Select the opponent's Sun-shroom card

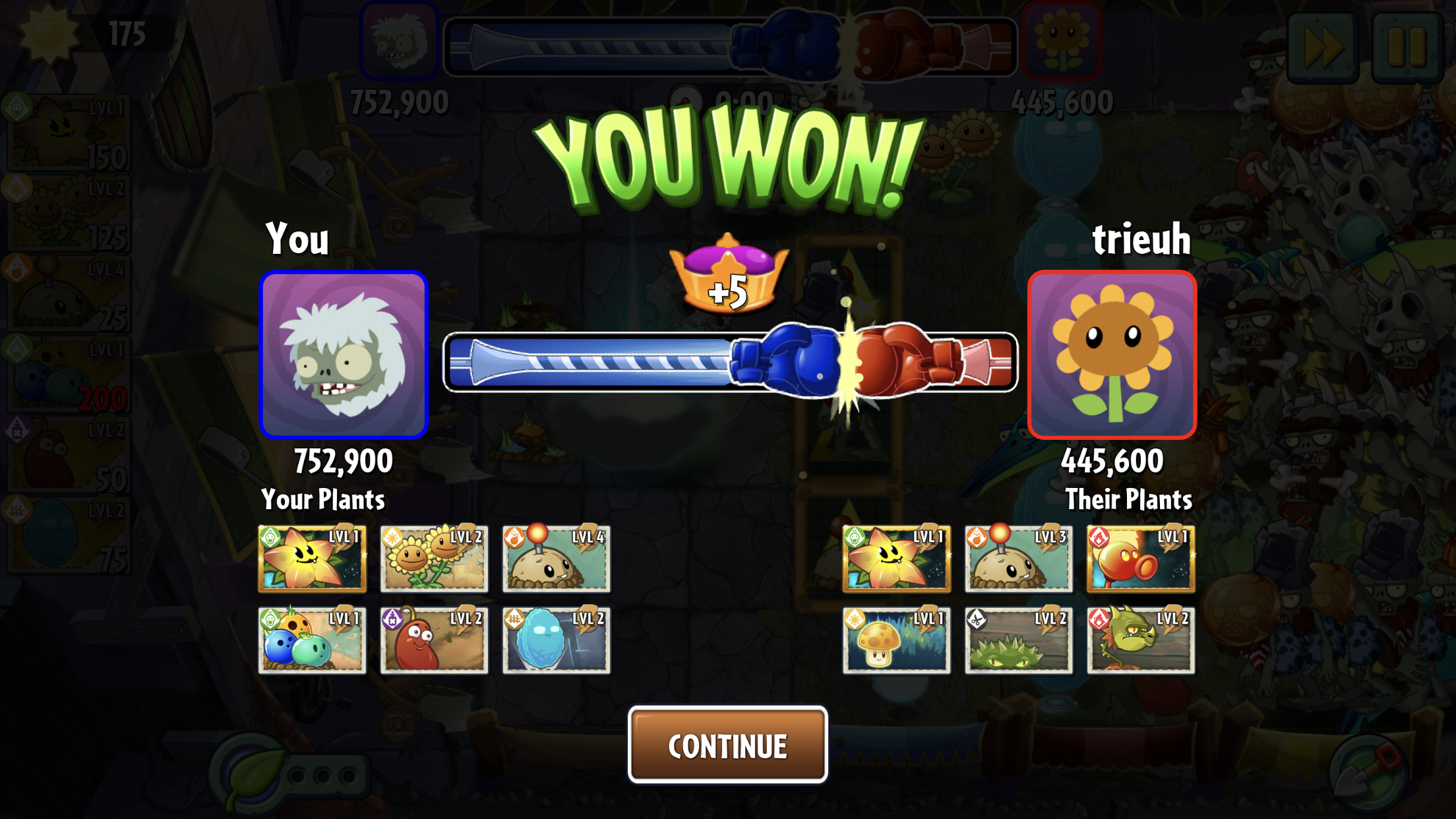pos(896,640)
